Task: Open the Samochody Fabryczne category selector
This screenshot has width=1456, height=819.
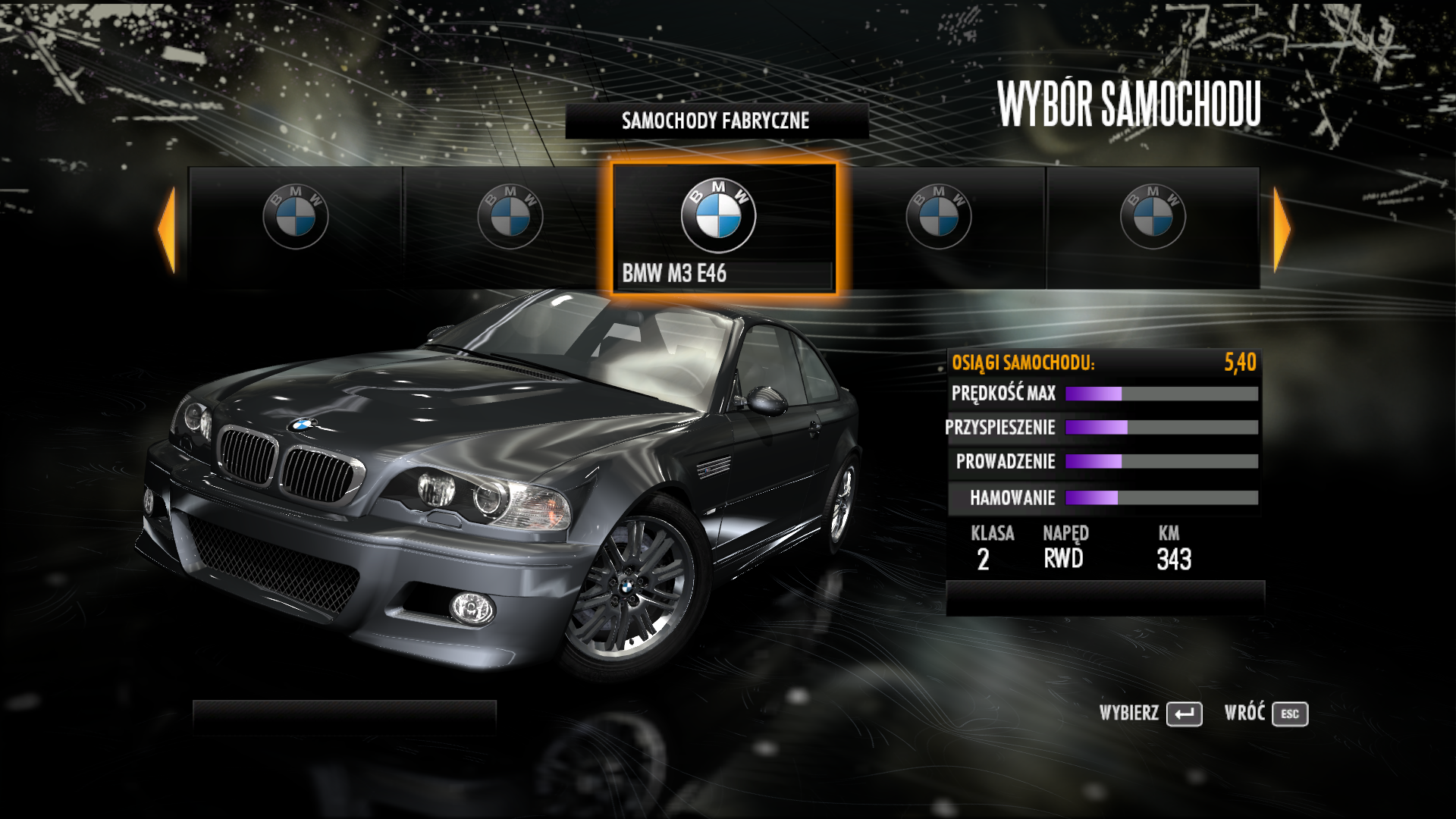Action: (x=716, y=121)
